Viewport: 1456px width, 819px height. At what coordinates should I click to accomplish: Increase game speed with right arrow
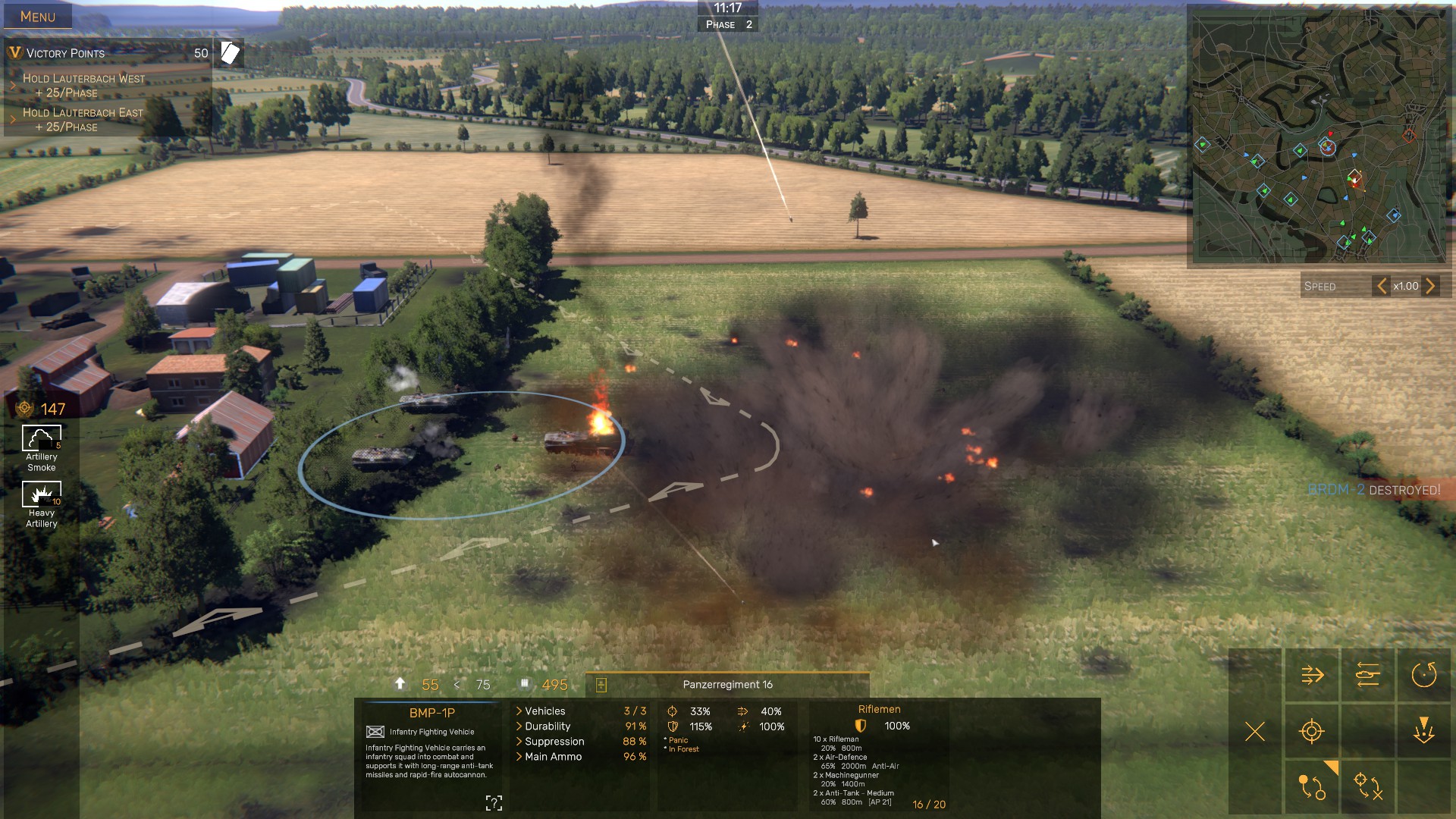coord(1430,286)
